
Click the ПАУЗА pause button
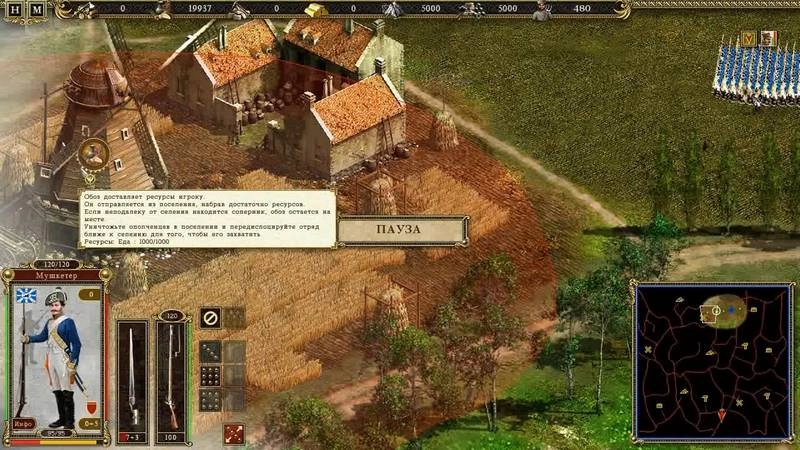(402, 230)
